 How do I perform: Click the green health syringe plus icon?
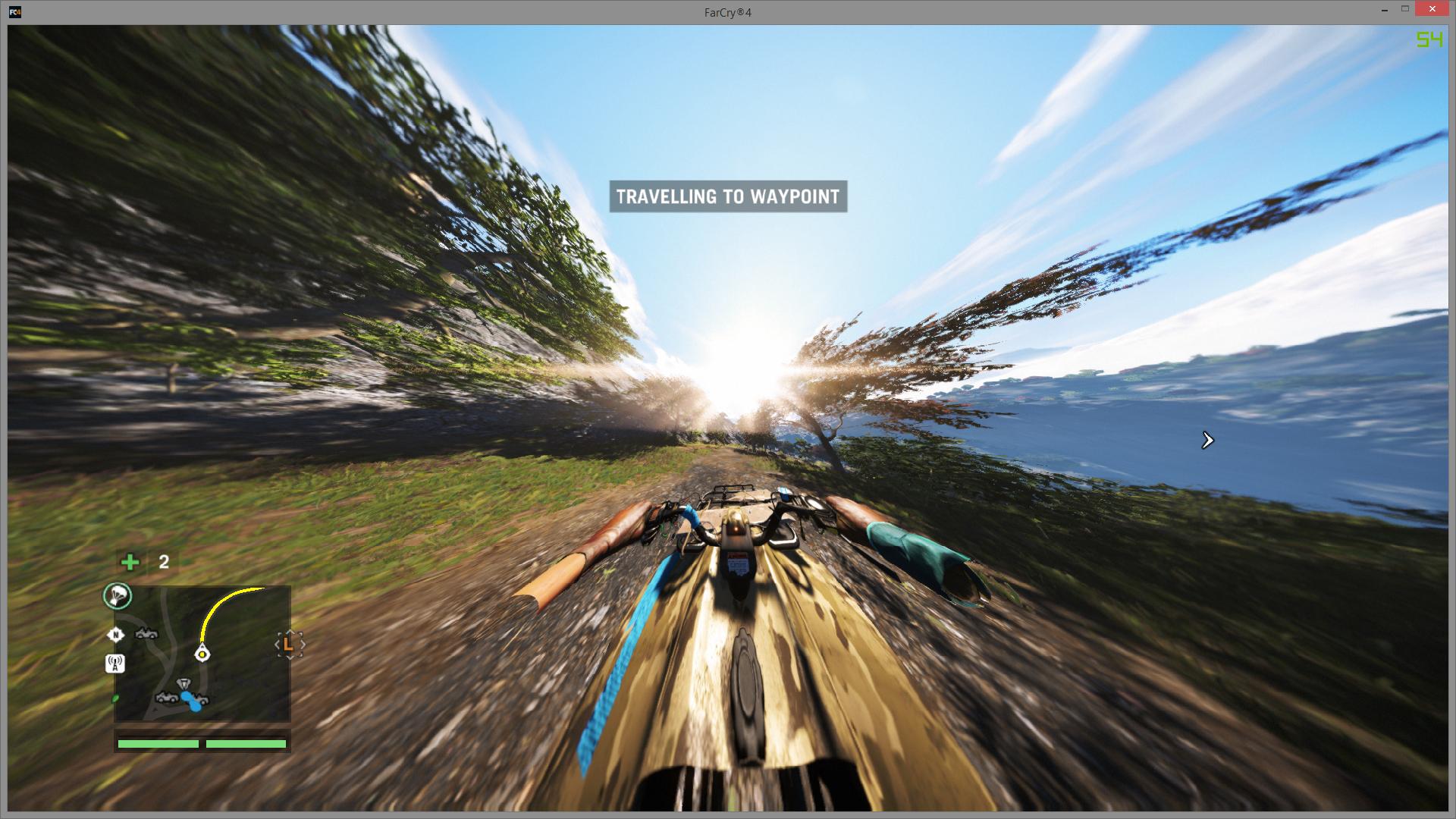[x=130, y=562]
